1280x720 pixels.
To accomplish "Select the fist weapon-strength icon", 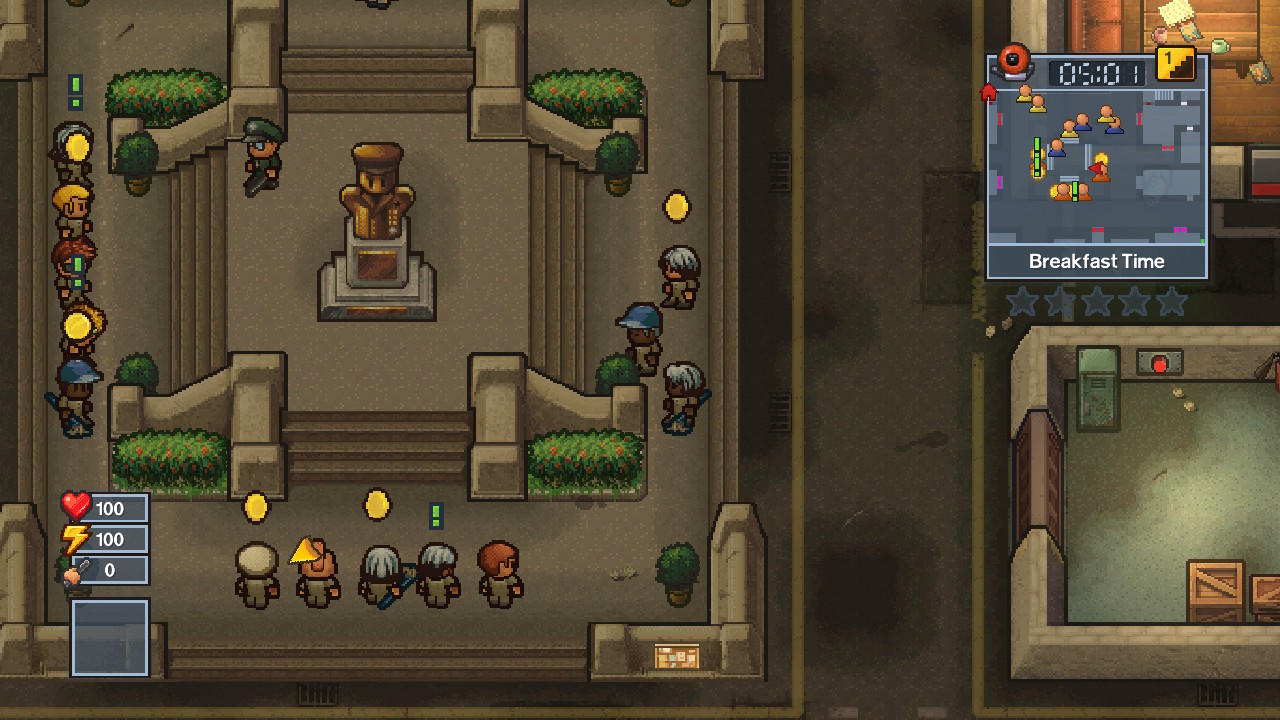I will click(76, 571).
